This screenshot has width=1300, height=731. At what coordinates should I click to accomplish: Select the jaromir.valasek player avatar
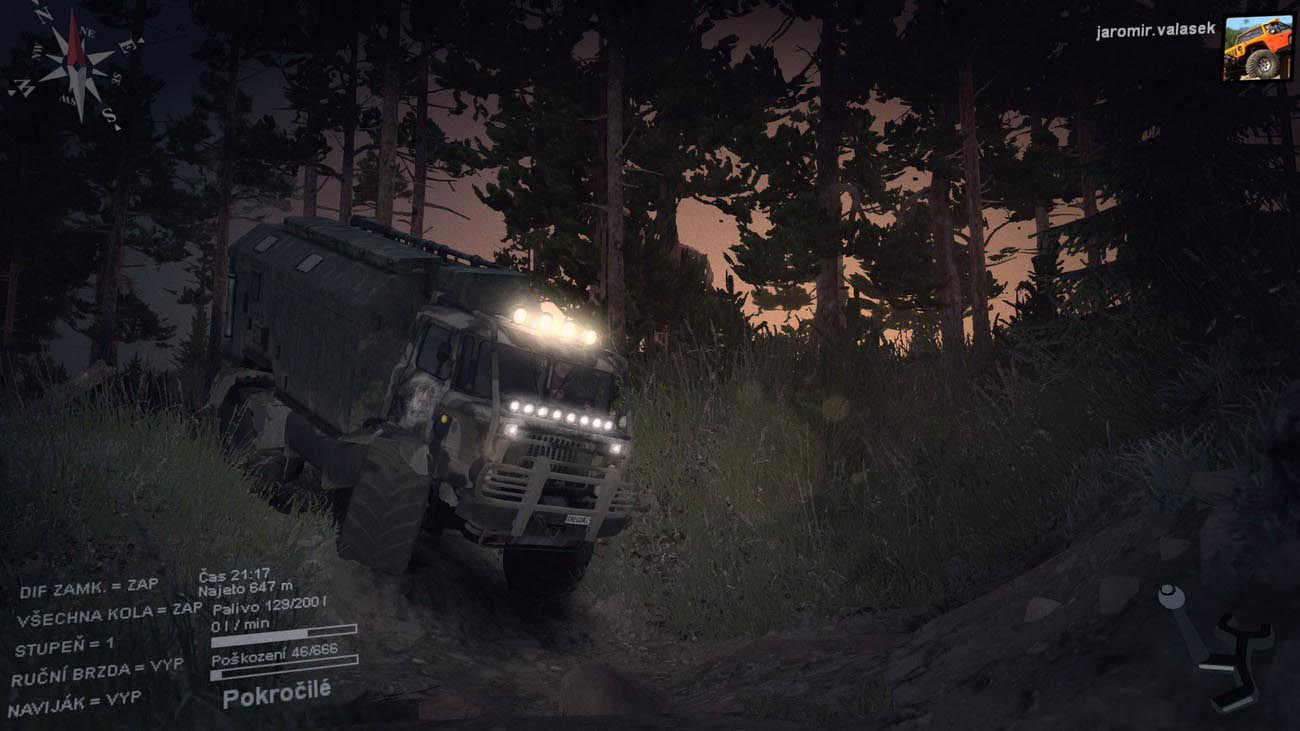(x=1257, y=47)
